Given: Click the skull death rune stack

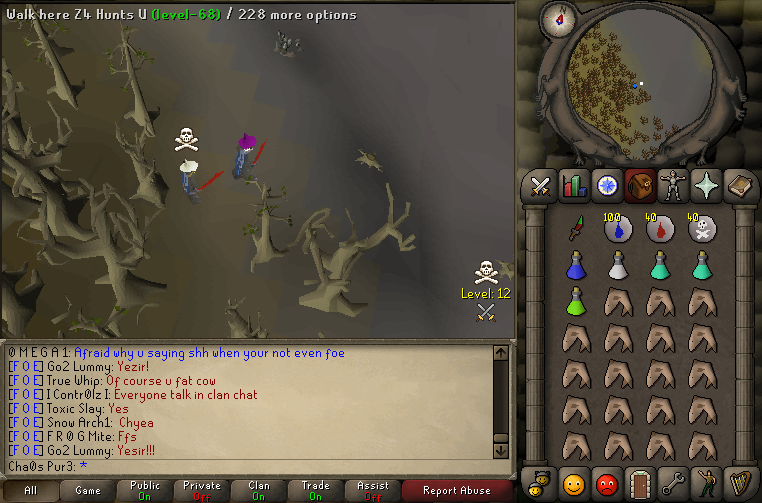Looking at the screenshot, I should pos(701,230).
